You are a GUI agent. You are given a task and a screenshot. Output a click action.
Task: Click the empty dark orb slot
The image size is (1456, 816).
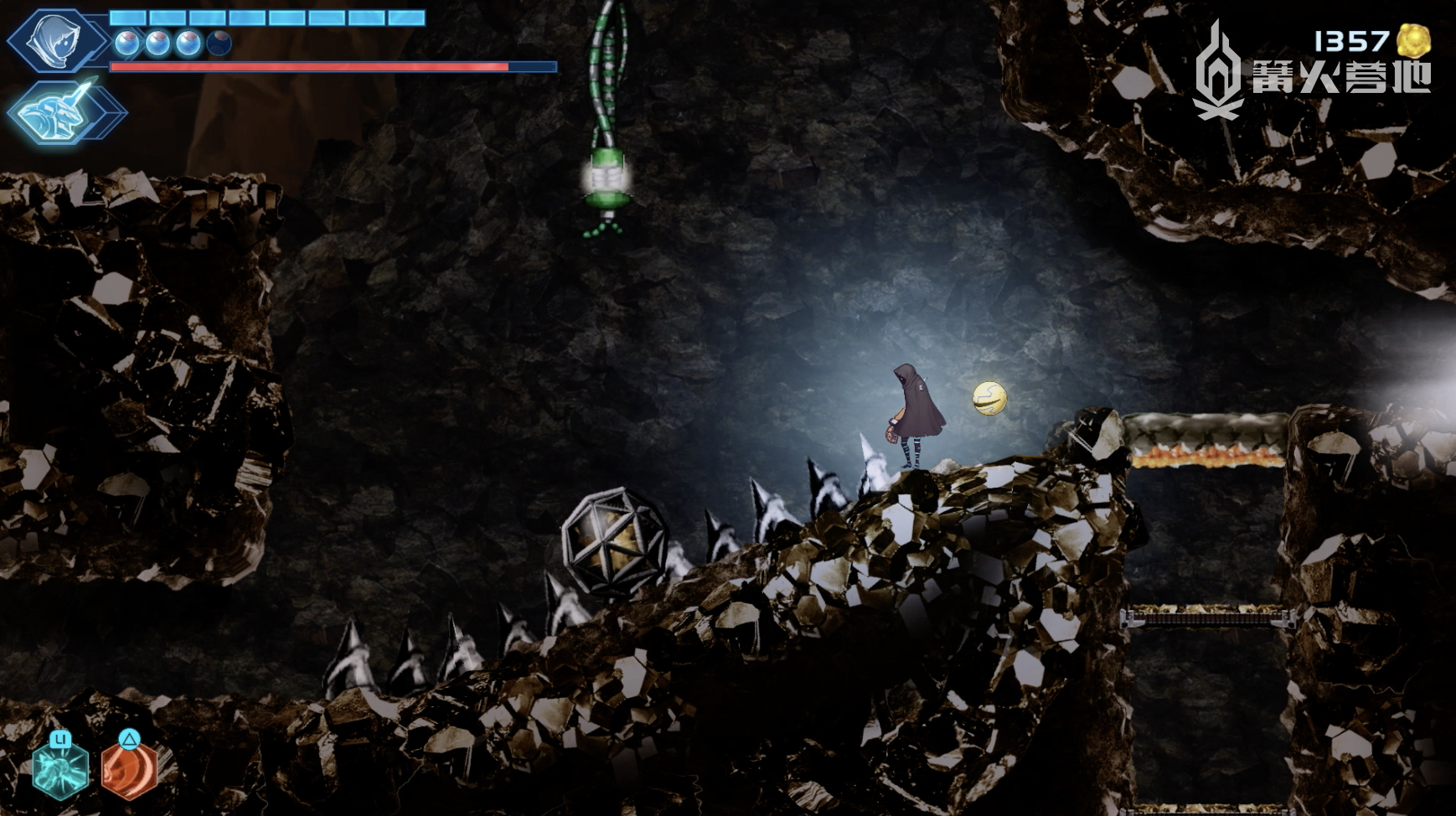pyautogui.click(x=219, y=43)
